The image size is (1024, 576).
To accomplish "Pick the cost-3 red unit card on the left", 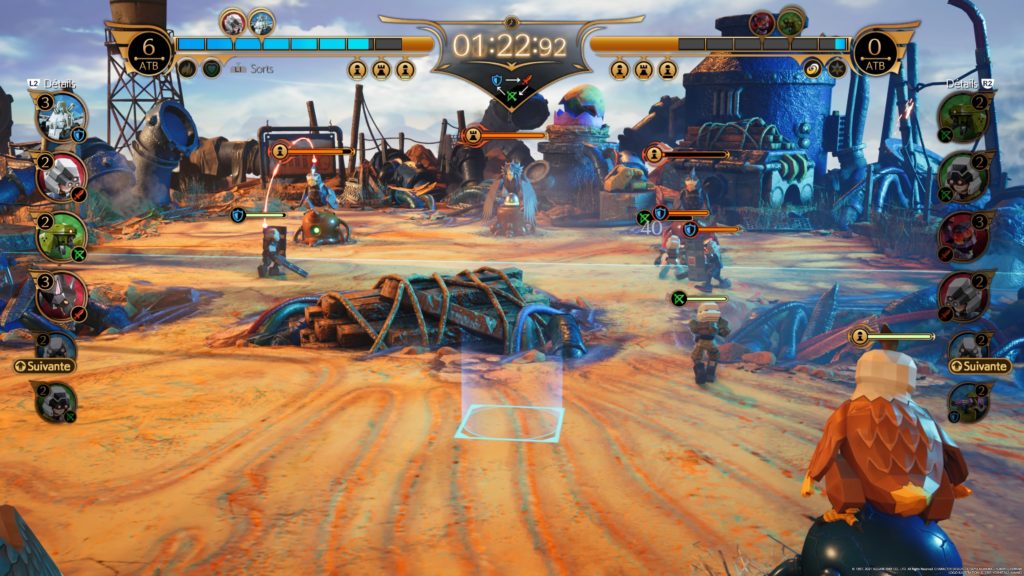I will click(62, 297).
